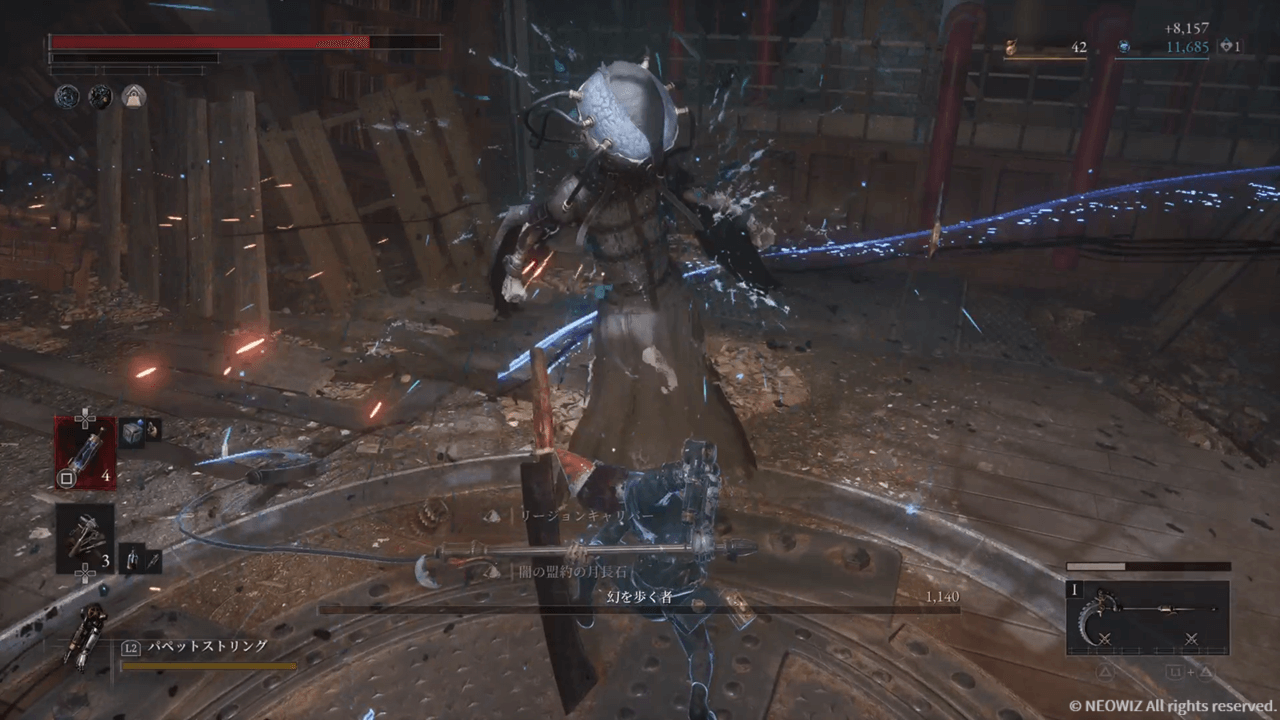The height and width of the screenshot is (720, 1280).
Task: Click the weight triangle status buff icon
Action: point(133,96)
